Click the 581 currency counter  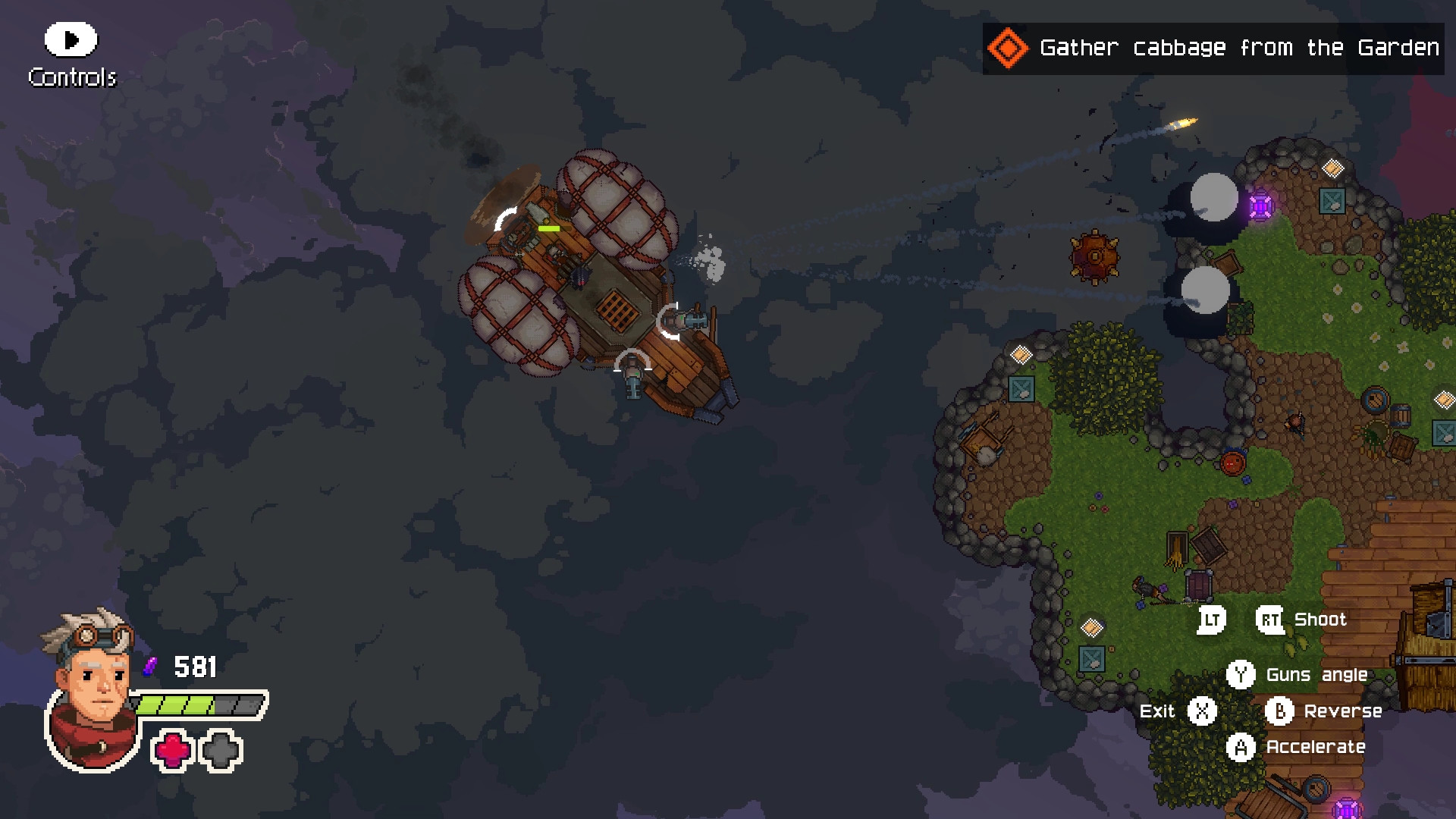click(x=195, y=667)
